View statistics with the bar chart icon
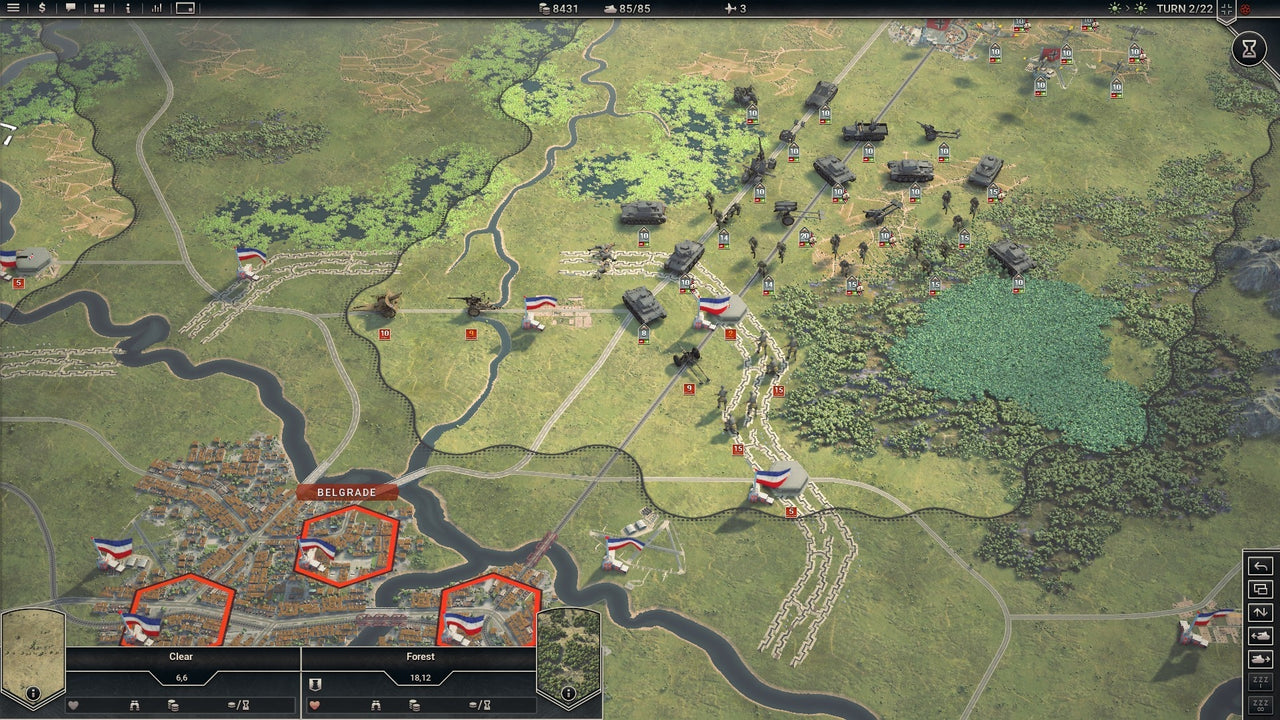Viewport: 1280px width, 720px height. coord(155,10)
